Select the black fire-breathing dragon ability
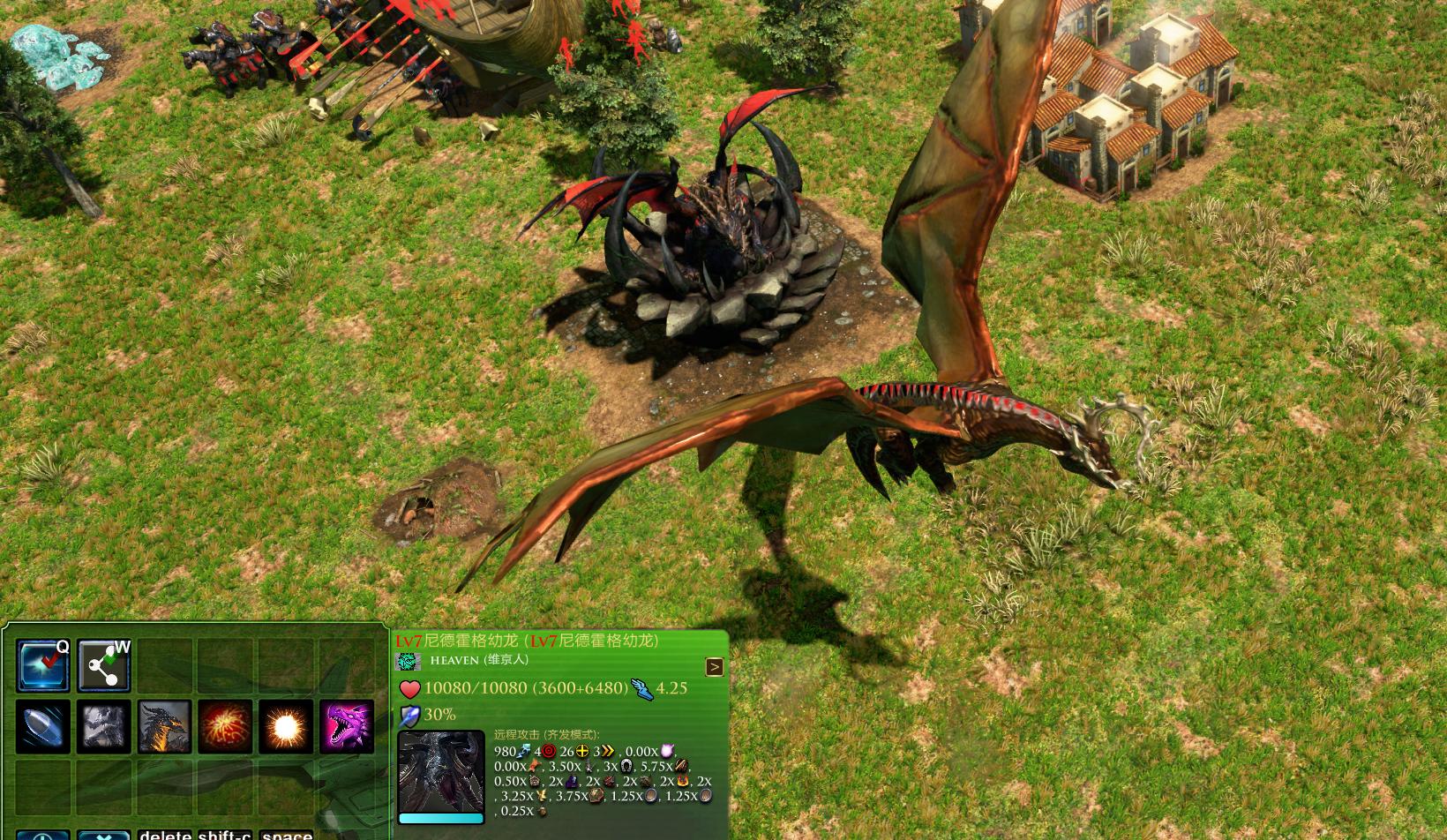The image size is (1447, 840). [x=164, y=727]
